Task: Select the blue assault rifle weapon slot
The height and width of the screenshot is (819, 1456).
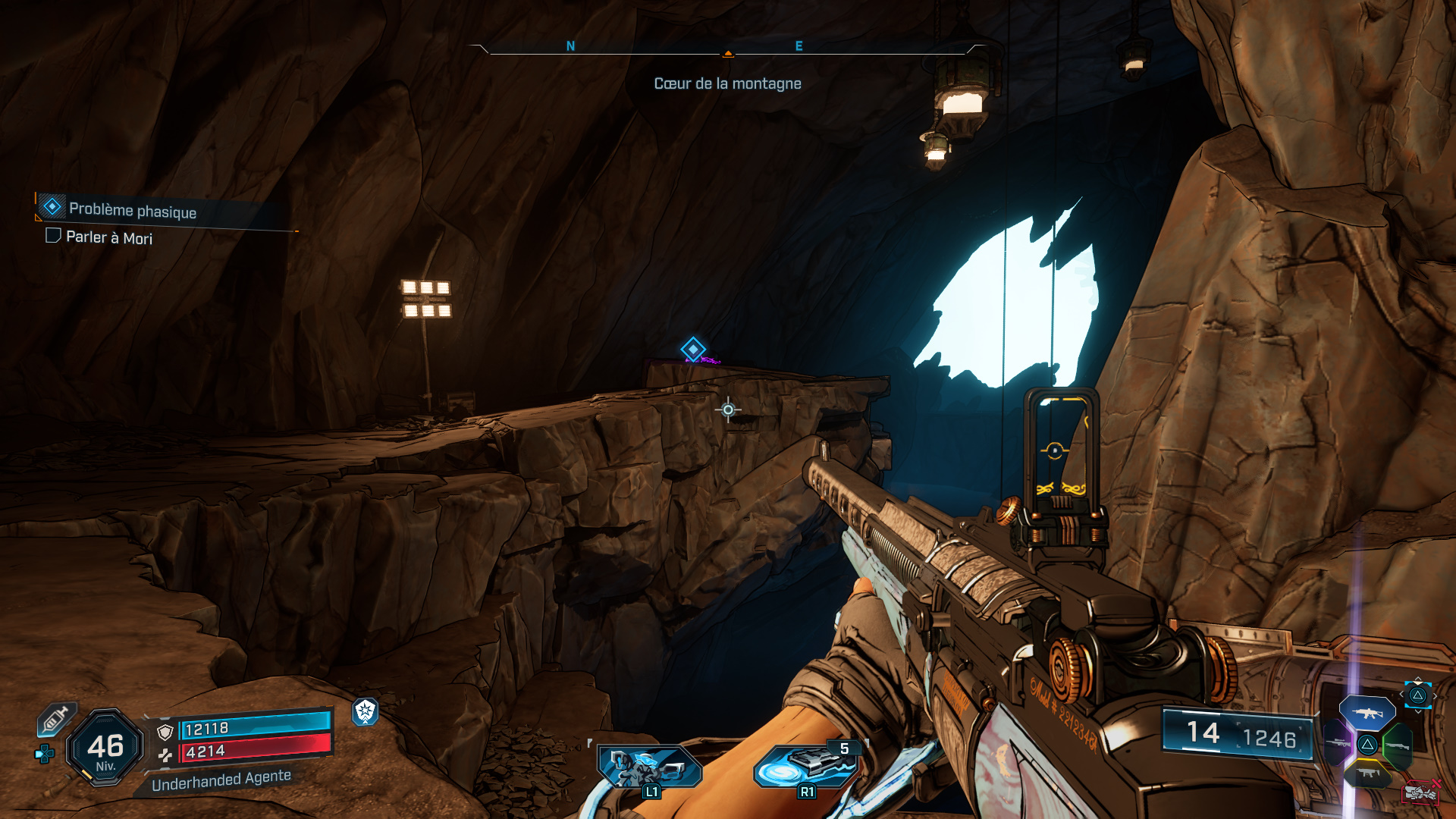Action: pyautogui.click(x=1367, y=713)
